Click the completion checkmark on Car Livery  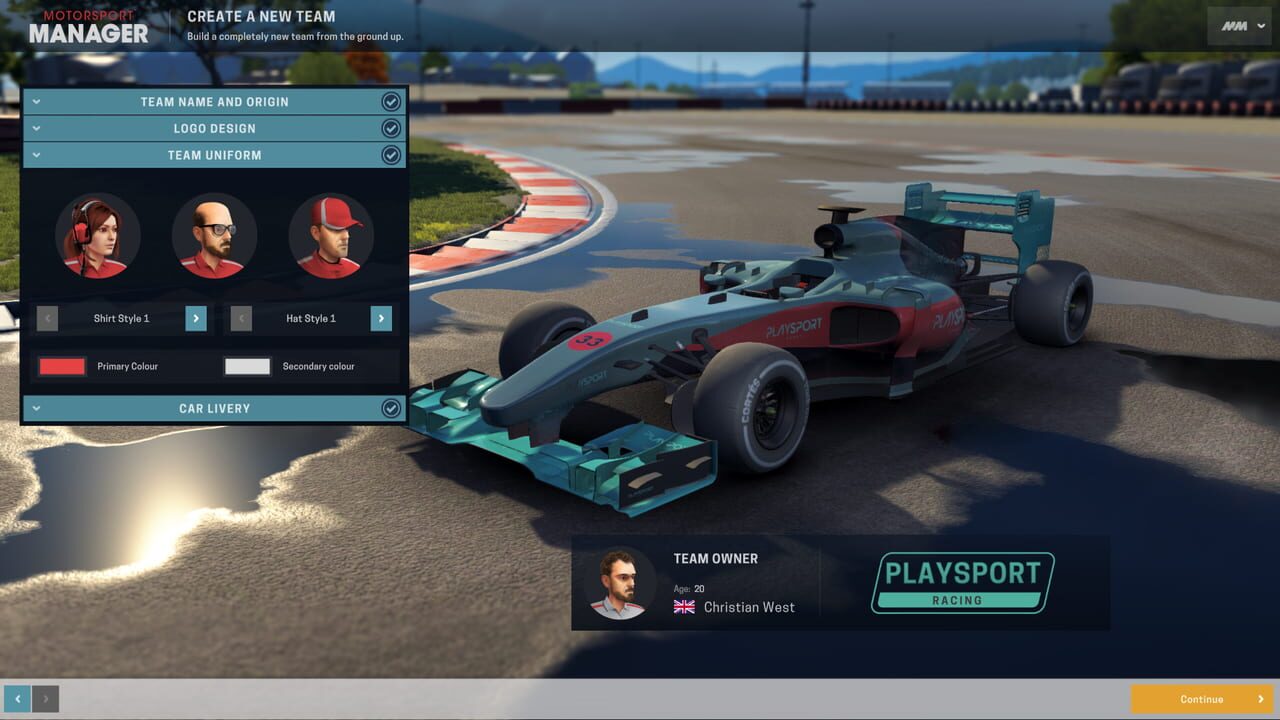click(391, 408)
